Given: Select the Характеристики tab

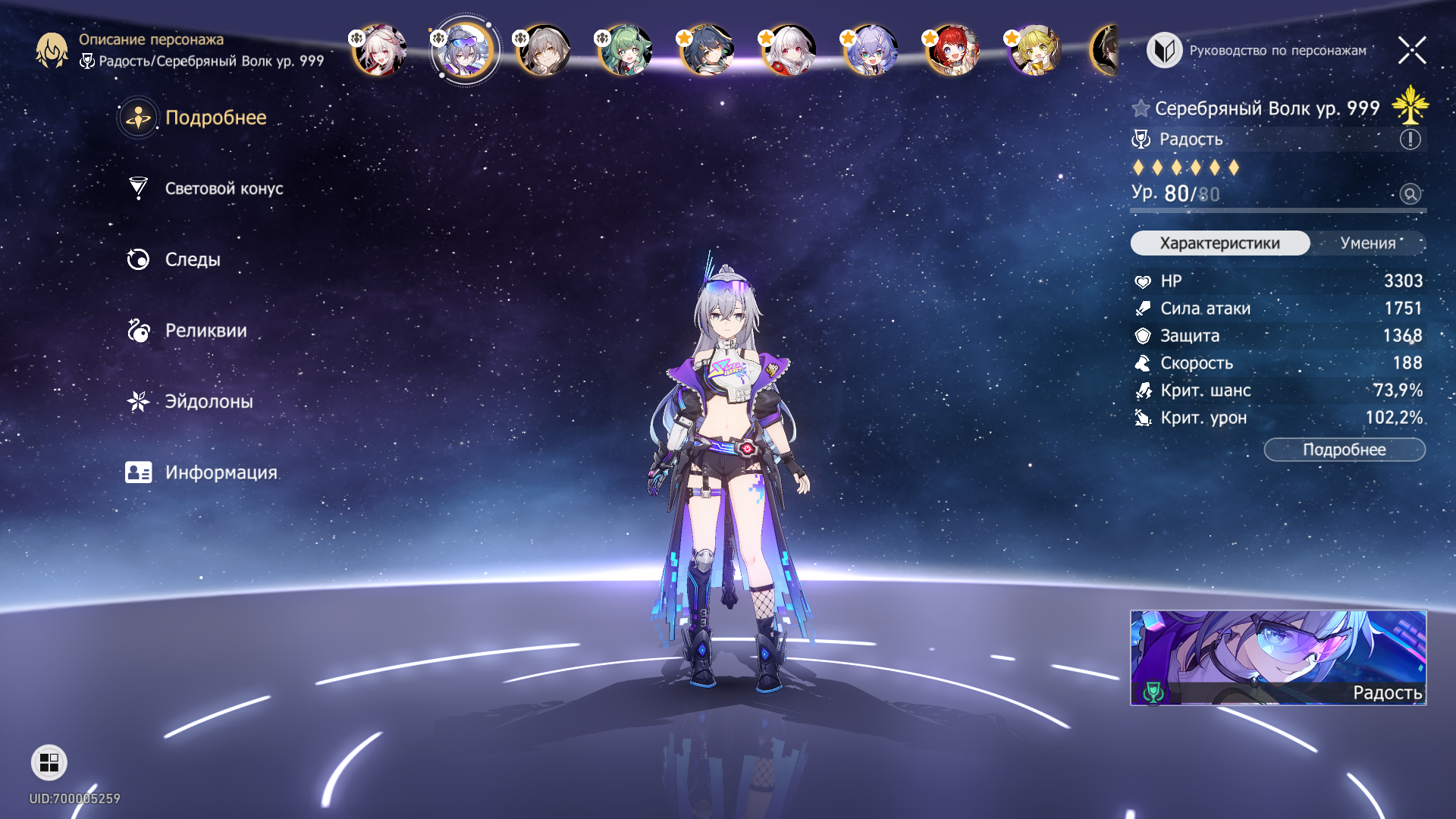Looking at the screenshot, I should (x=1219, y=243).
